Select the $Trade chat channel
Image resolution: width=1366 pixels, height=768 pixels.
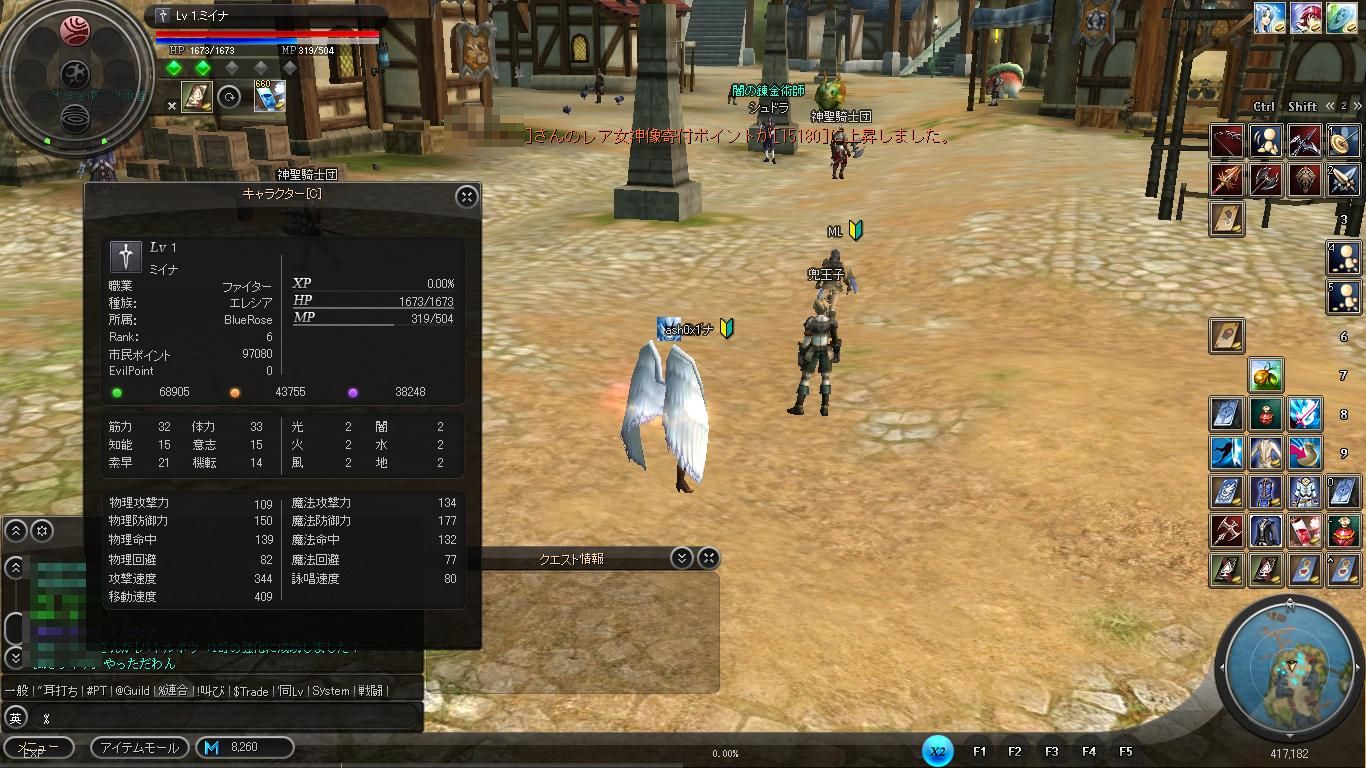pyautogui.click(x=250, y=690)
